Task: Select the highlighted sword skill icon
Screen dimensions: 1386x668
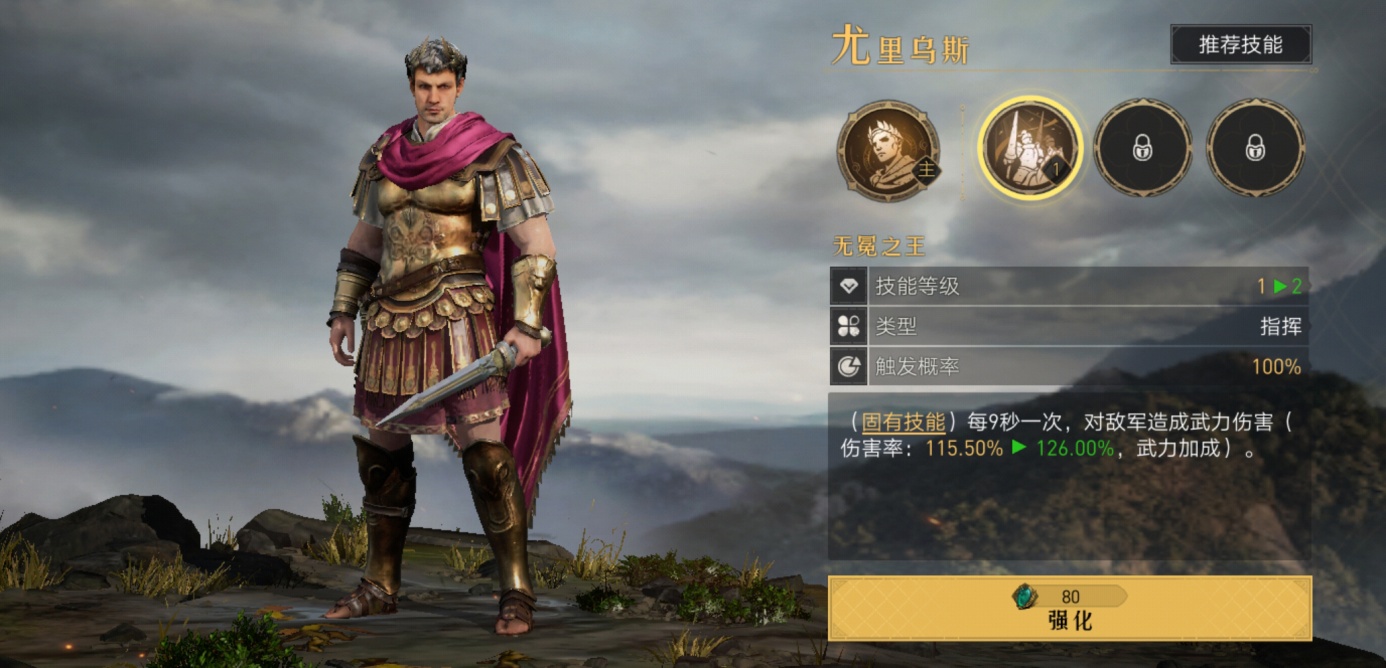Action: (x=1029, y=149)
